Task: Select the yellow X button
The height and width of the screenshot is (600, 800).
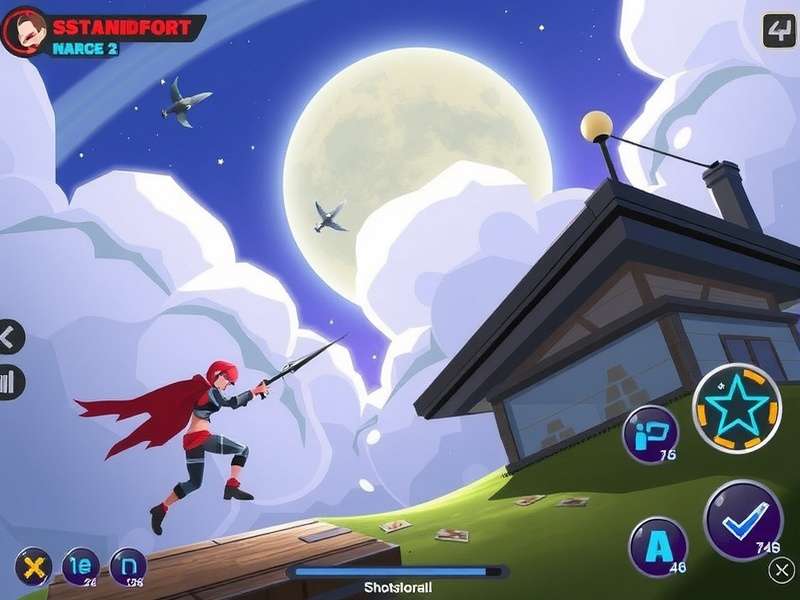Action: point(33,567)
